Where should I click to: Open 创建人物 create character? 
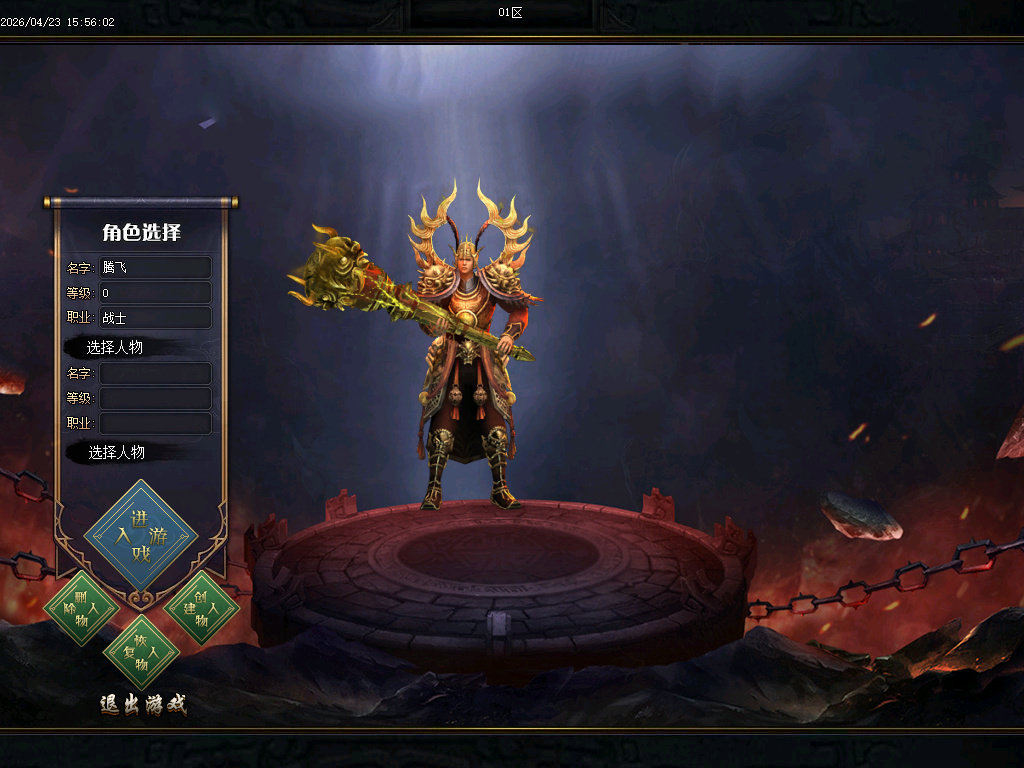click(201, 607)
